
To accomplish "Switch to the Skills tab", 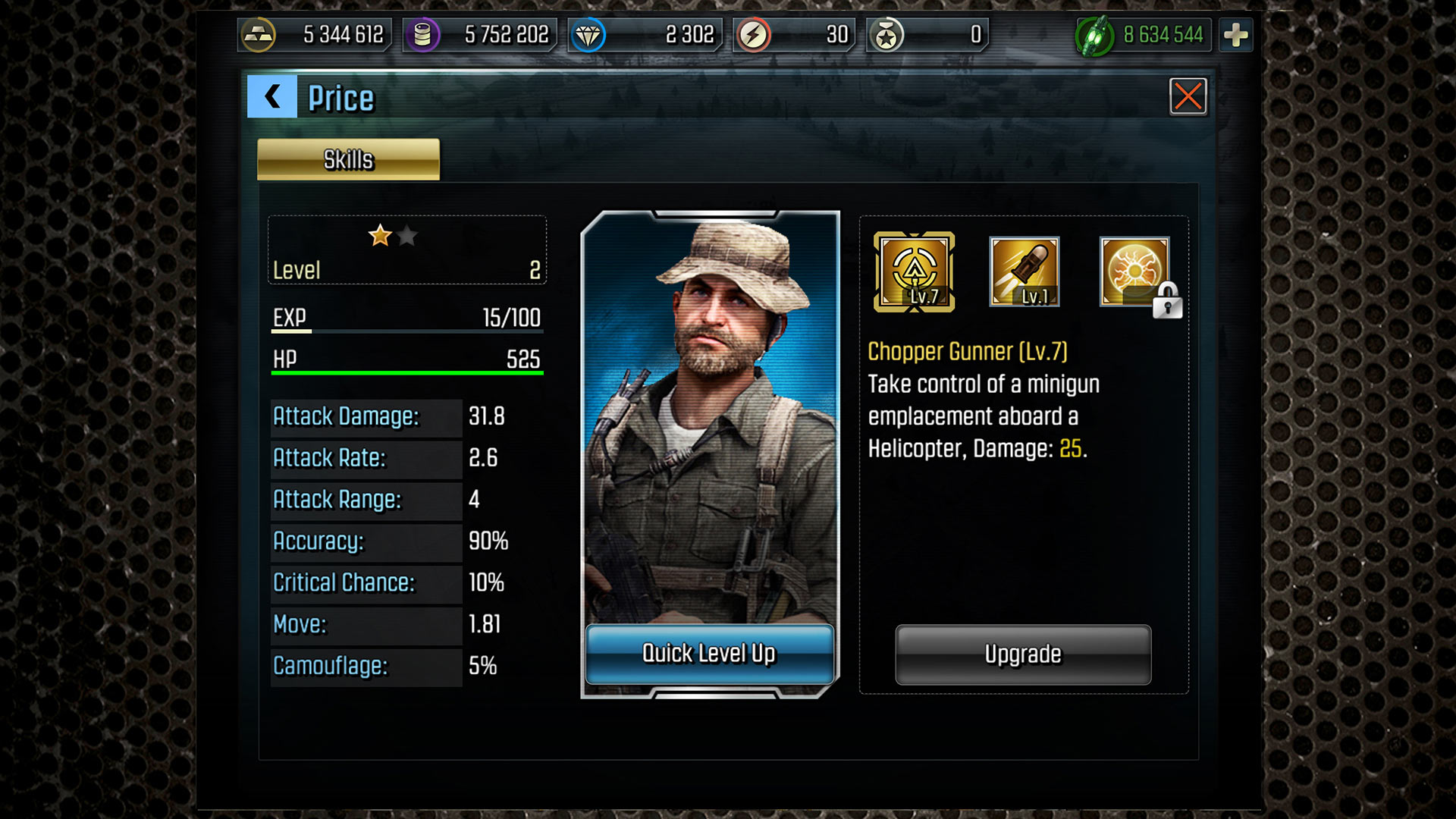I will click(x=348, y=159).
